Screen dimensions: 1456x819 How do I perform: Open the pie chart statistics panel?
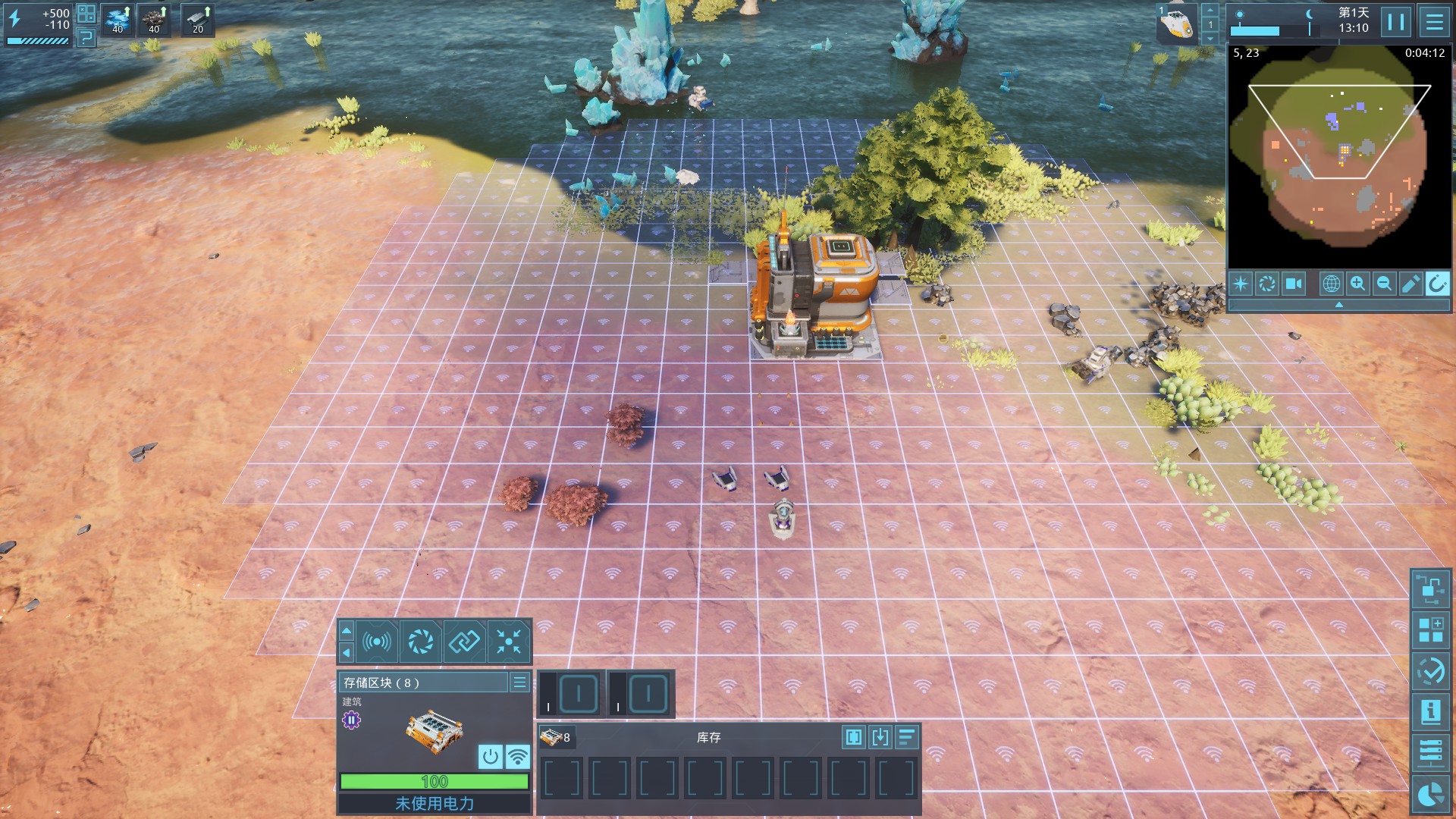click(1430, 795)
